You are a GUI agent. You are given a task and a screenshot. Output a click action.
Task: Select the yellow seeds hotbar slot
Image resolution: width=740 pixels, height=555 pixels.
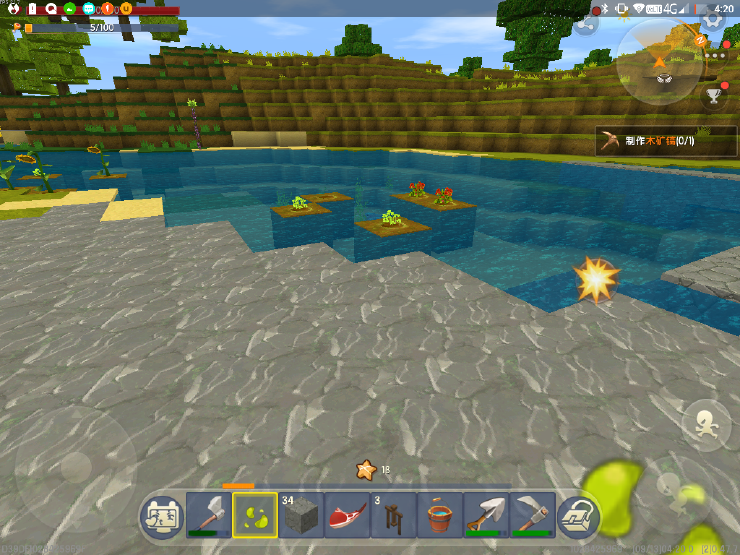(255, 515)
